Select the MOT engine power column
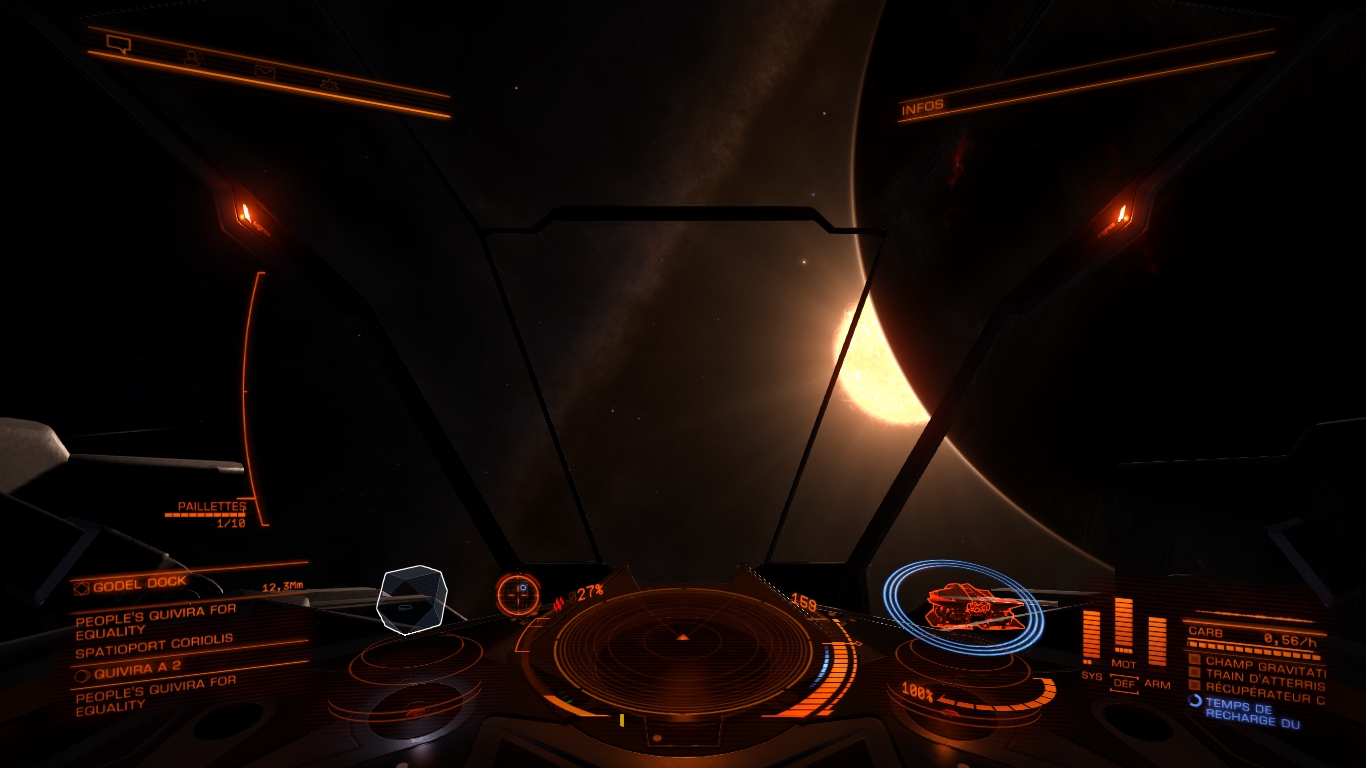Screen dimensions: 1366x768 pos(1124,626)
